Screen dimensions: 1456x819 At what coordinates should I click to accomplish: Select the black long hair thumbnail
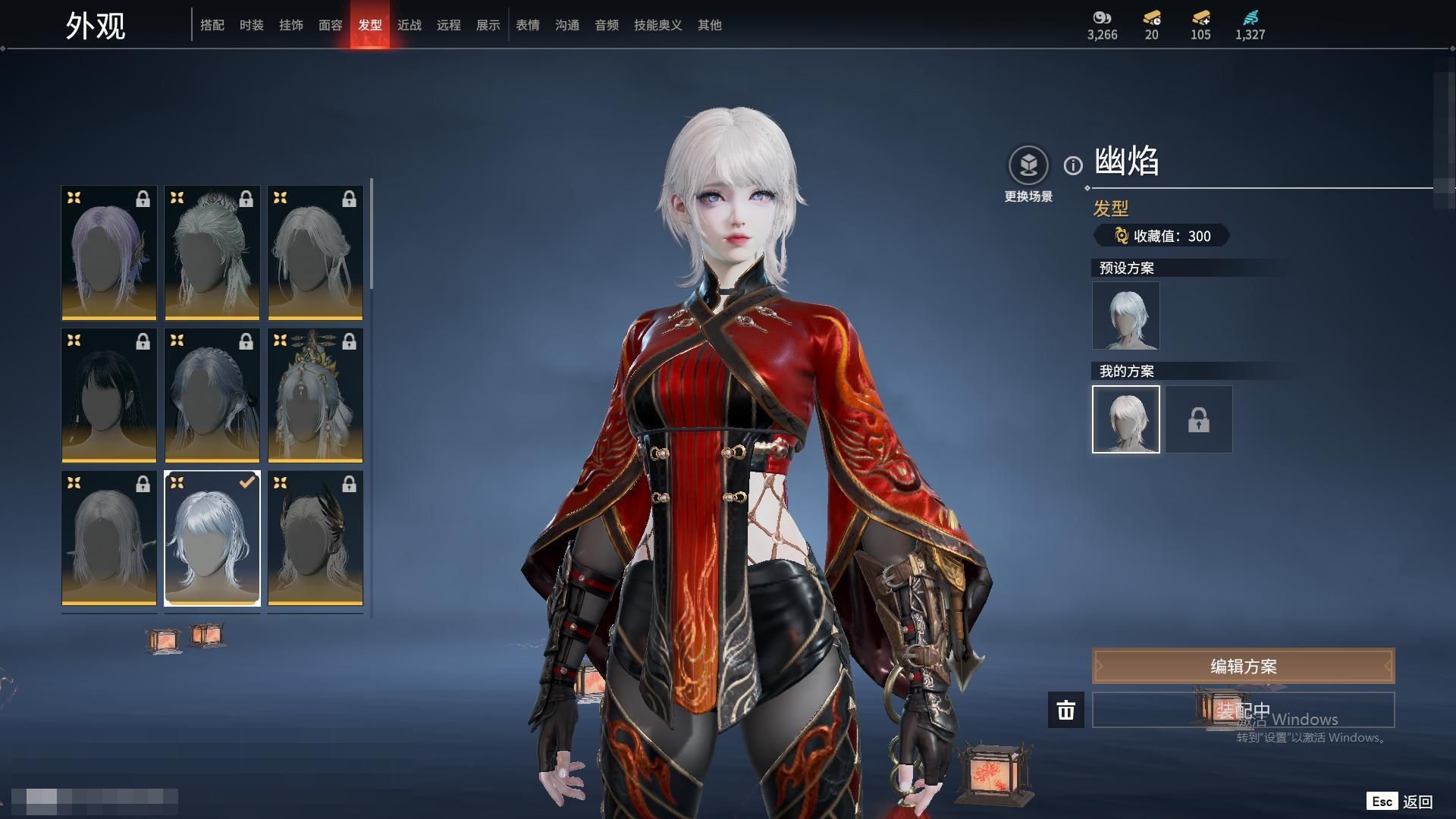pos(109,395)
